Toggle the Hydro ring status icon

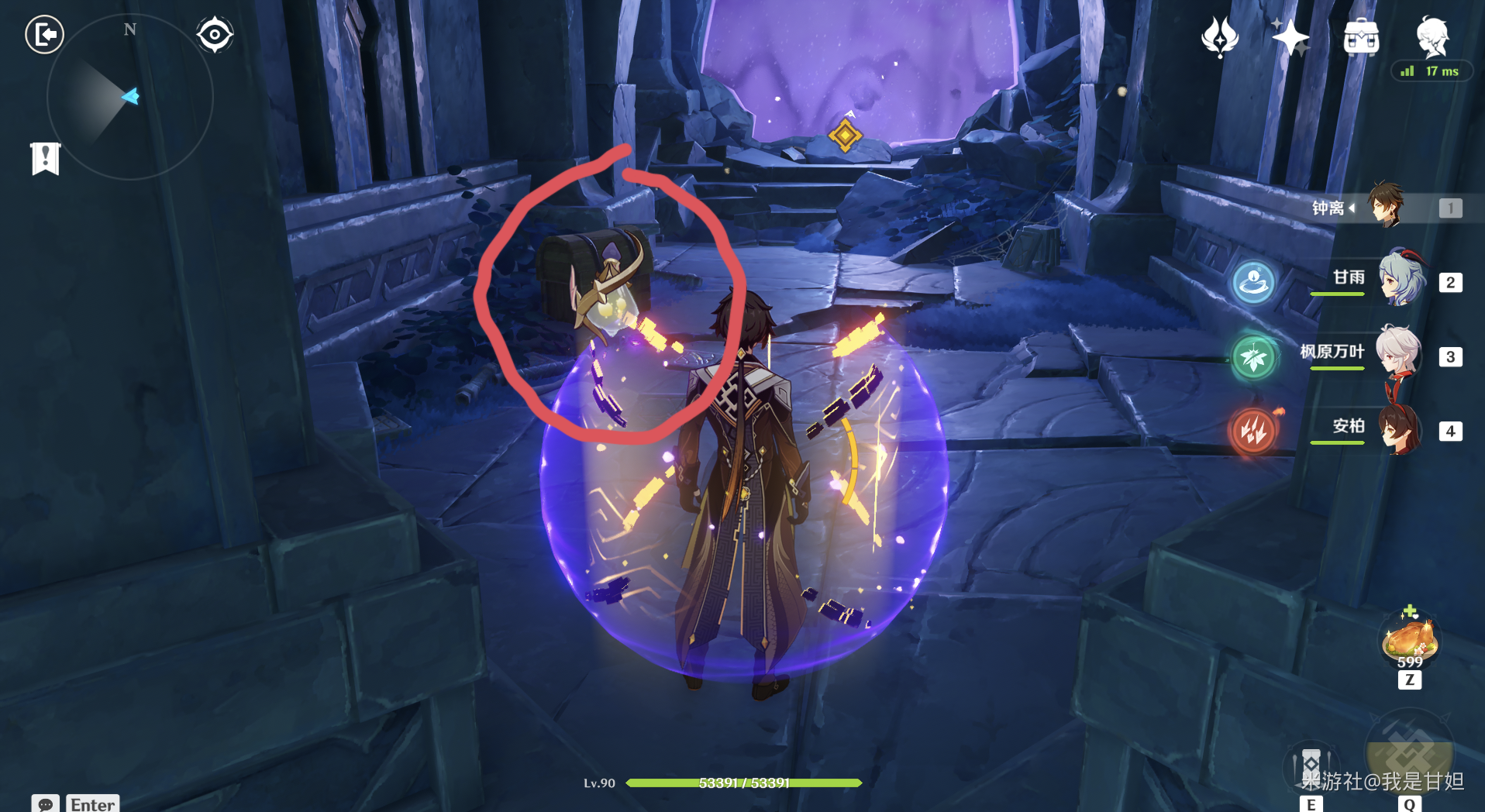(1253, 283)
